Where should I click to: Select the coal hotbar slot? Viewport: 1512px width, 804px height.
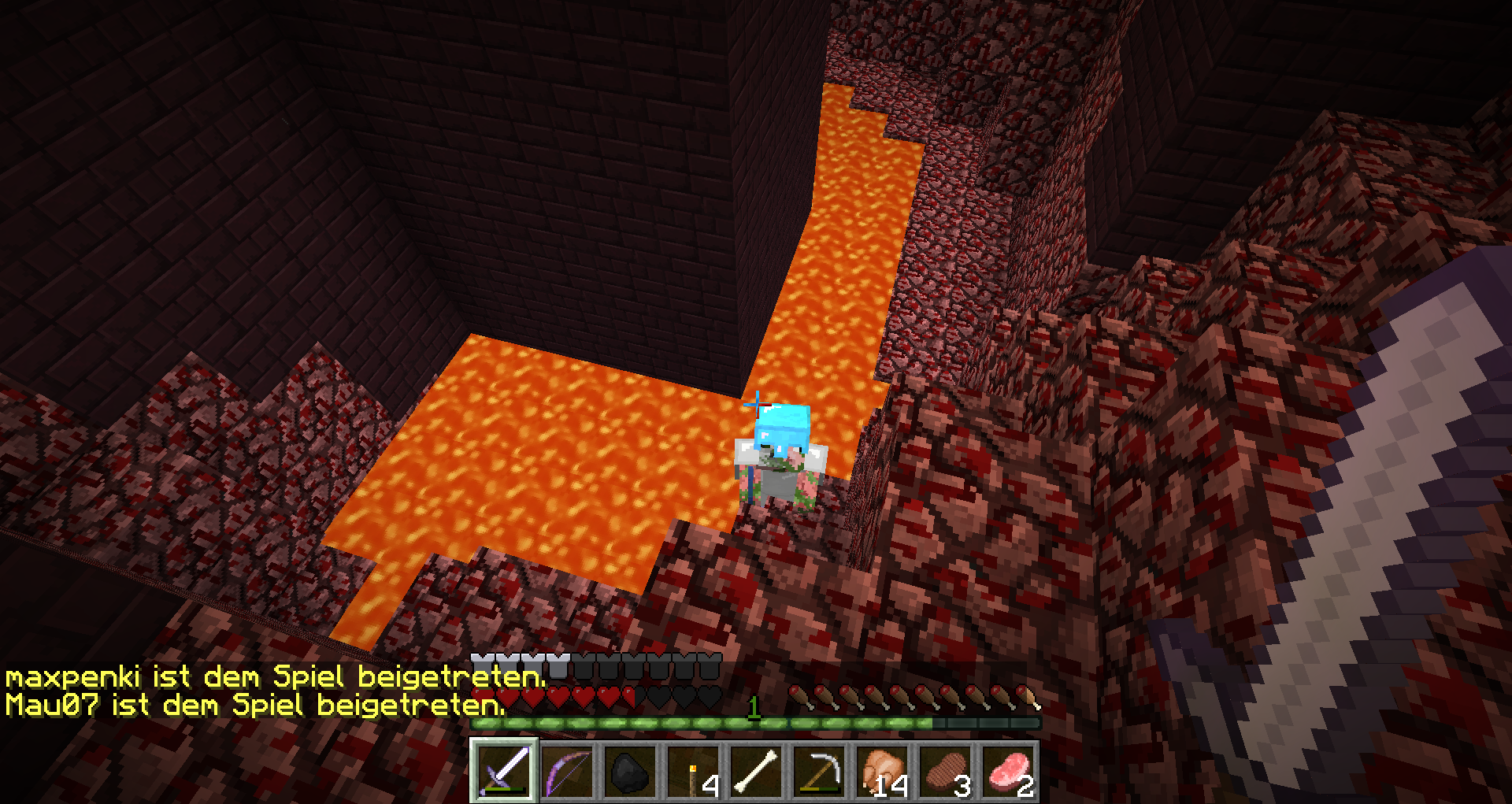tap(630, 771)
